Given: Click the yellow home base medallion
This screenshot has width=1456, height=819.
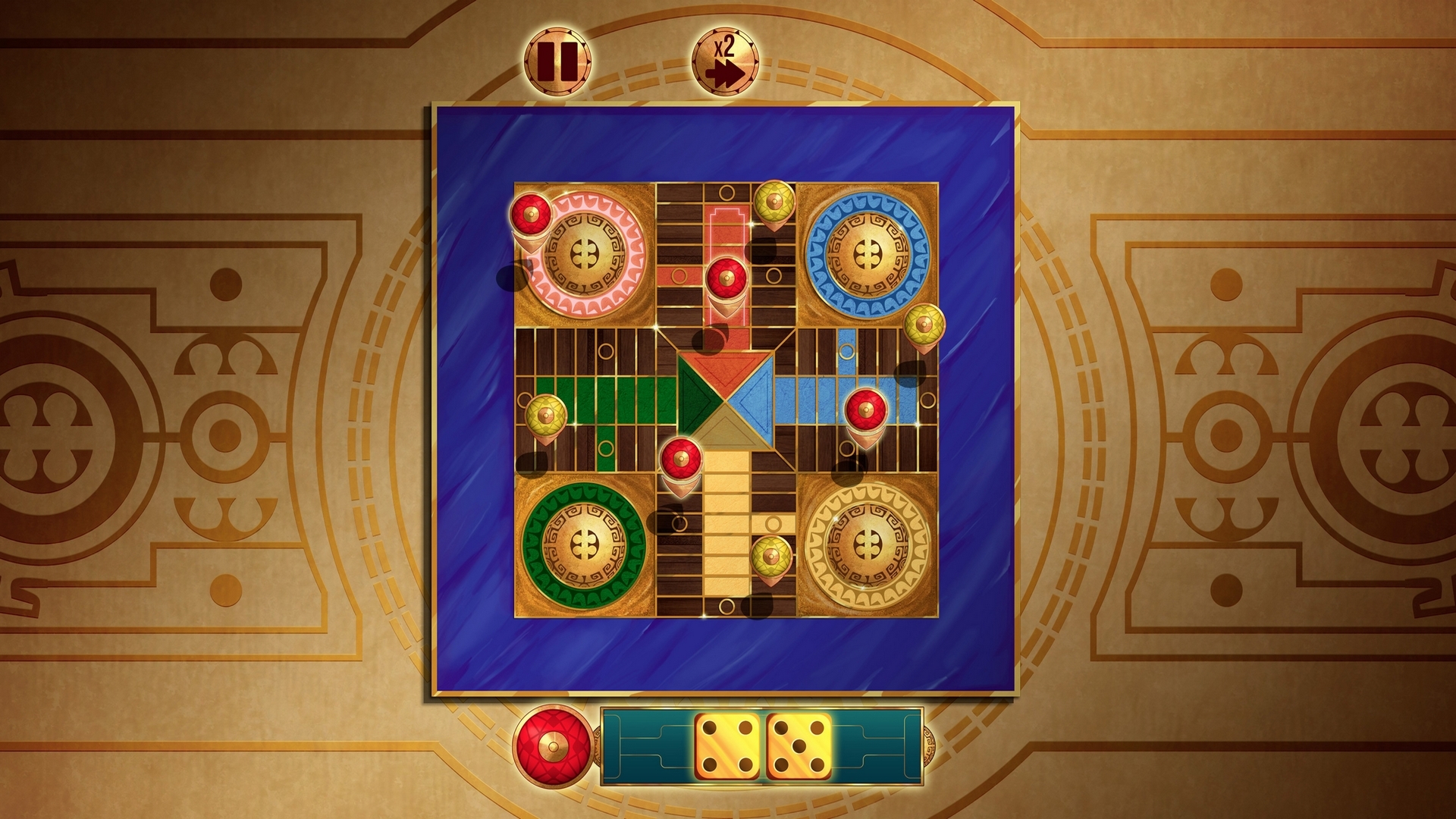Looking at the screenshot, I should coord(869,544).
